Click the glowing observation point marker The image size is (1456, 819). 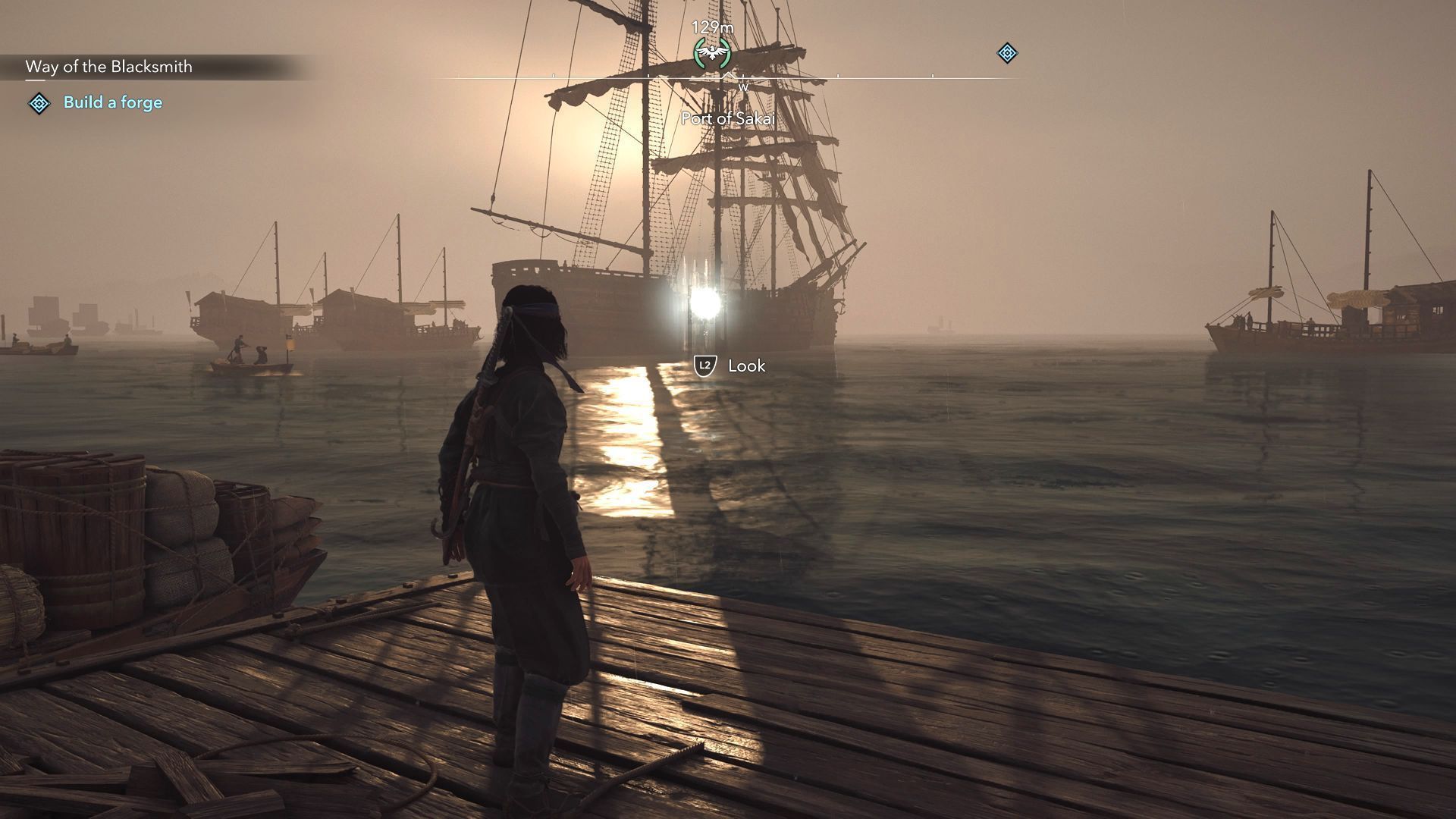(705, 303)
